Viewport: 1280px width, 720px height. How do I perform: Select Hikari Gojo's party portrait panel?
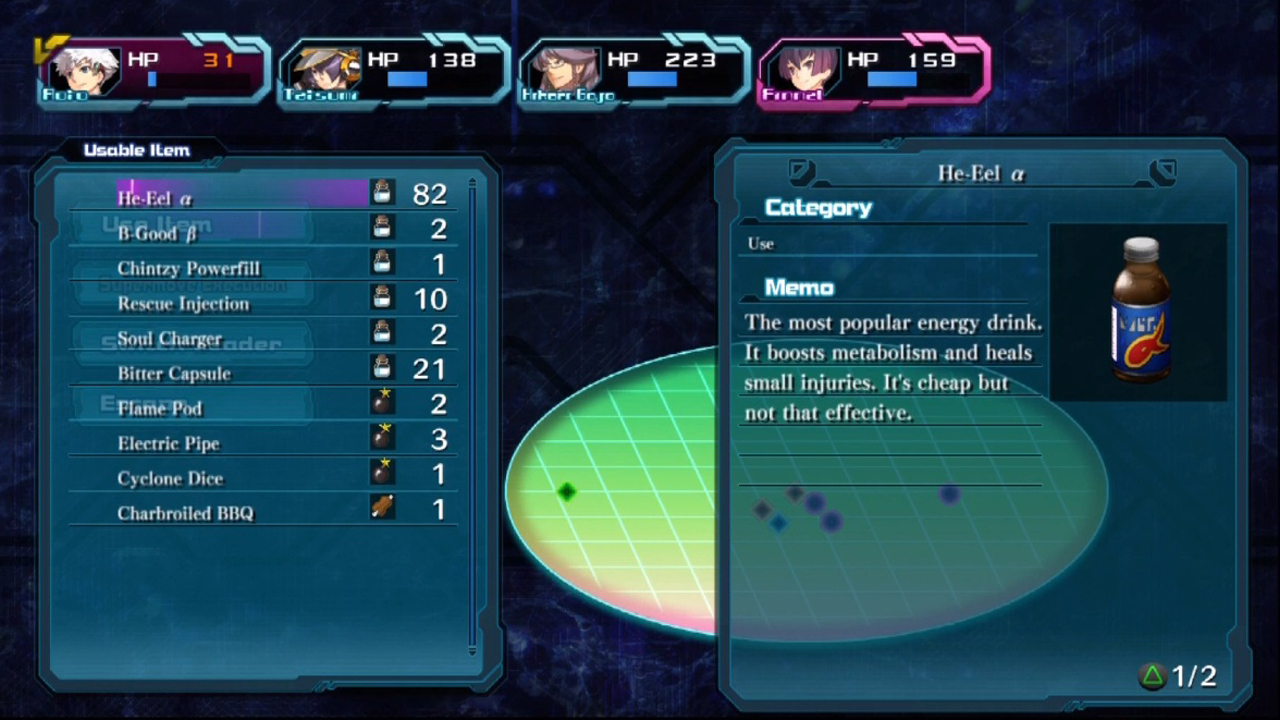coord(633,70)
